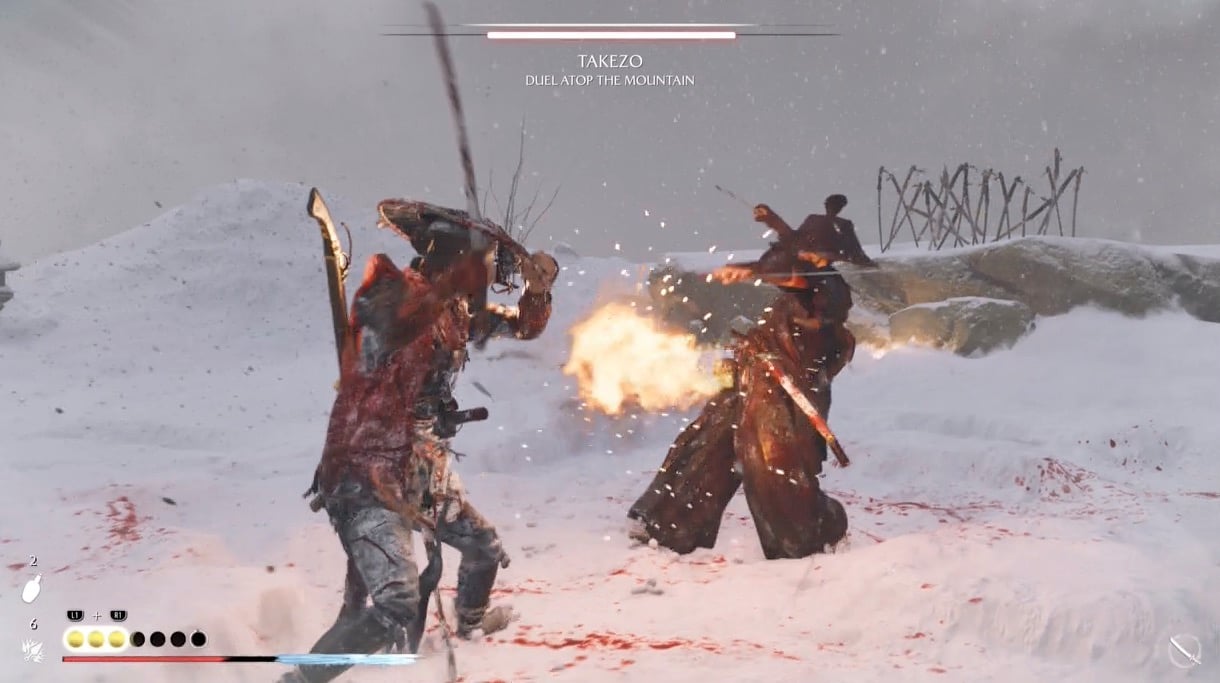Click the katana weapon icon in the circle
The height and width of the screenshot is (683, 1220).
point(1184,651)
